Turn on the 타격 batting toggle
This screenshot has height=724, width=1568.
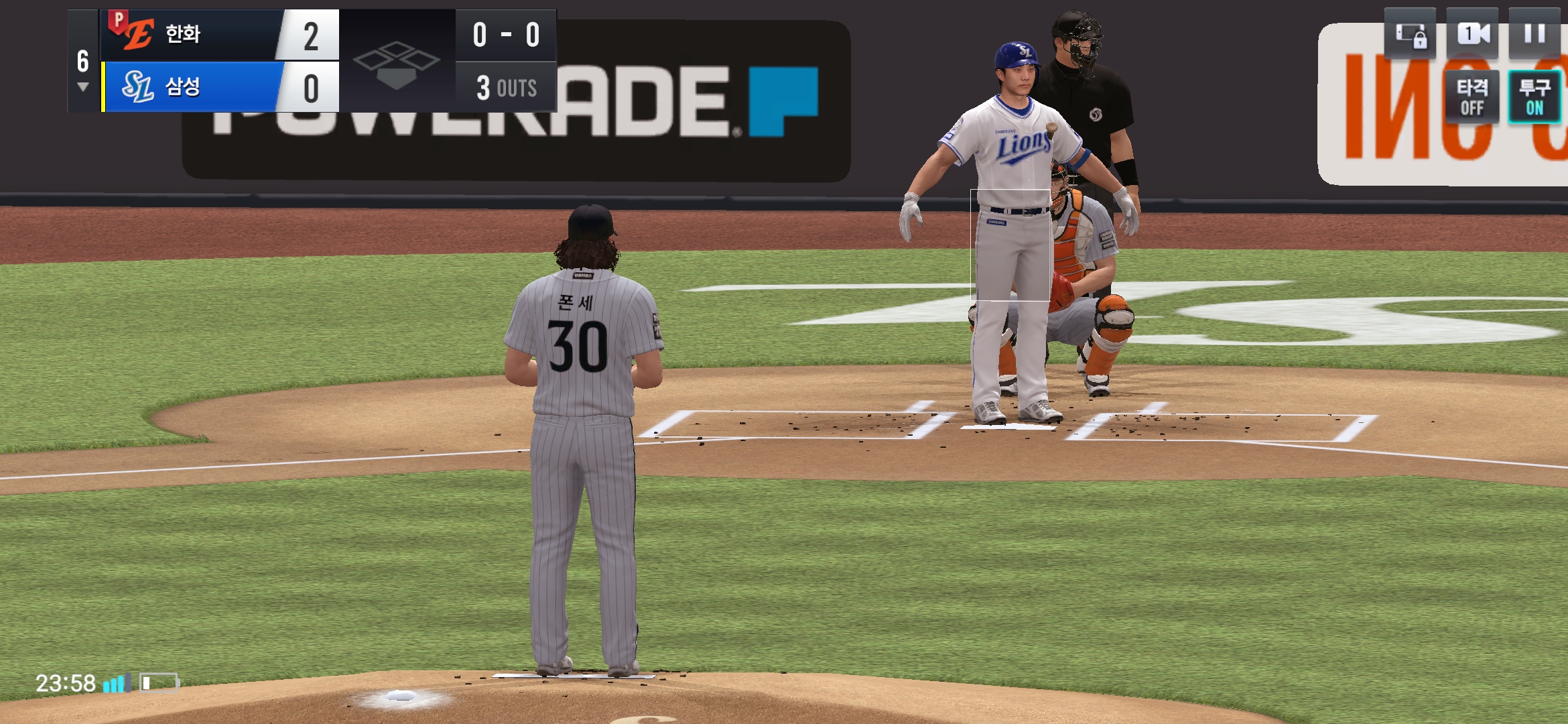(x=1472, y=97)
